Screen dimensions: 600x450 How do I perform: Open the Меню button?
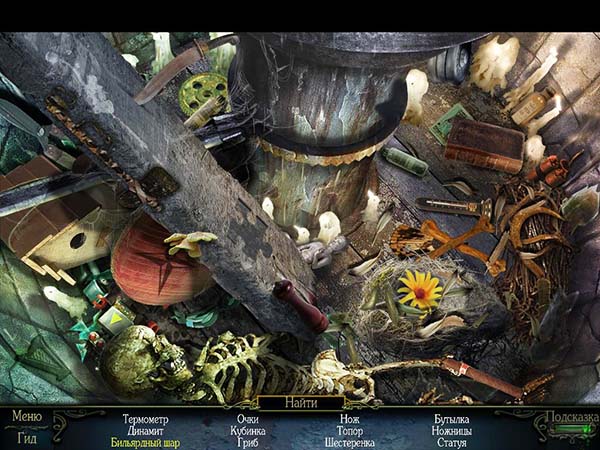27,416
